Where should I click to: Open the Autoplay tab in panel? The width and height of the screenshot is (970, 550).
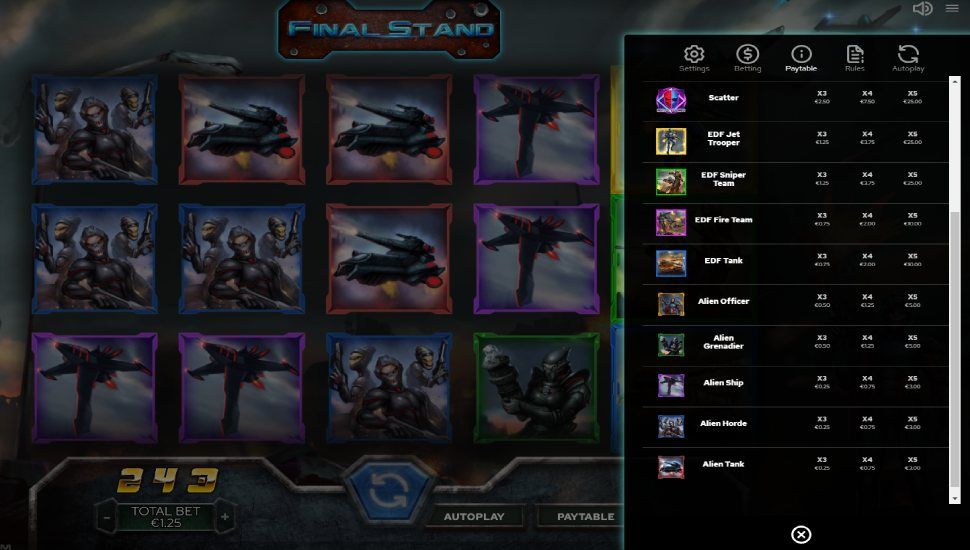[908, 59]
